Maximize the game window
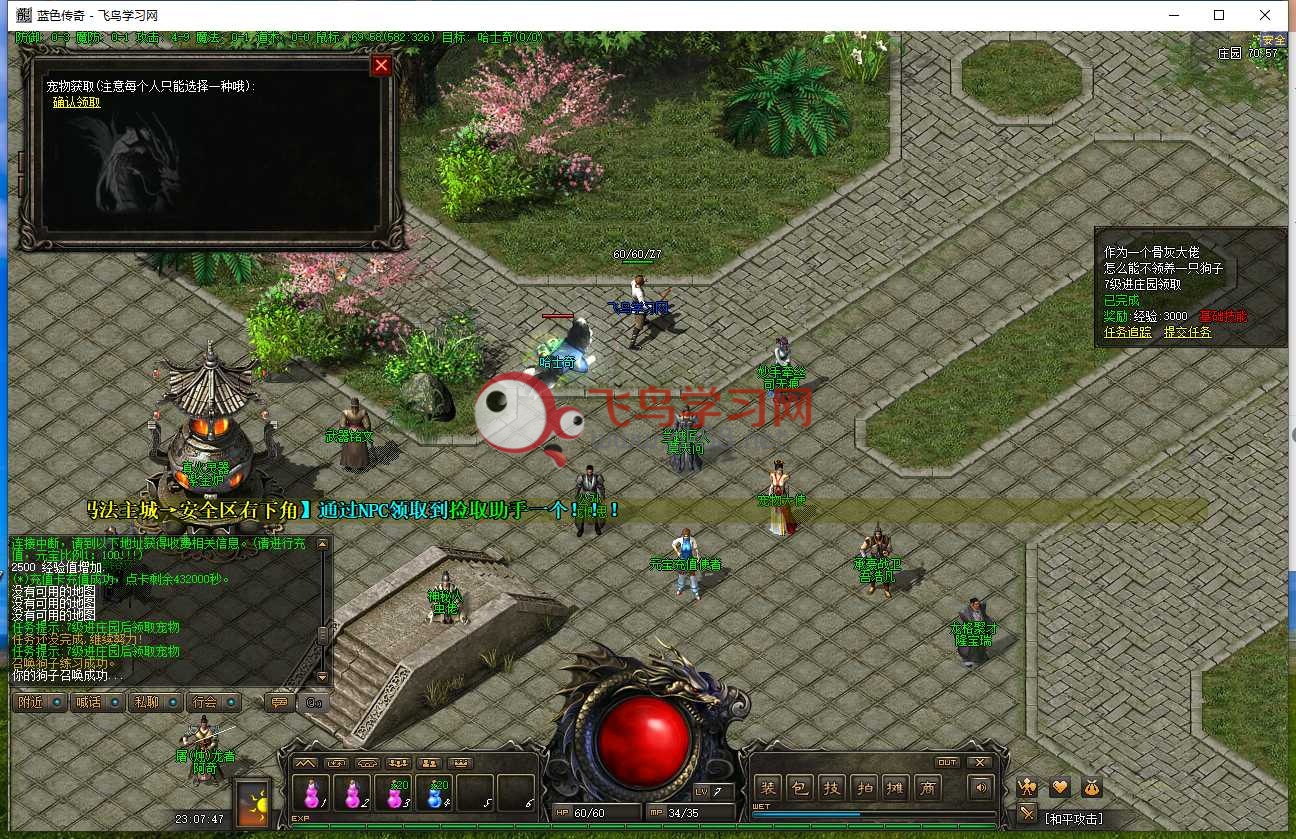Viewport: 1296px width, 839px height. coord(1219,15)
